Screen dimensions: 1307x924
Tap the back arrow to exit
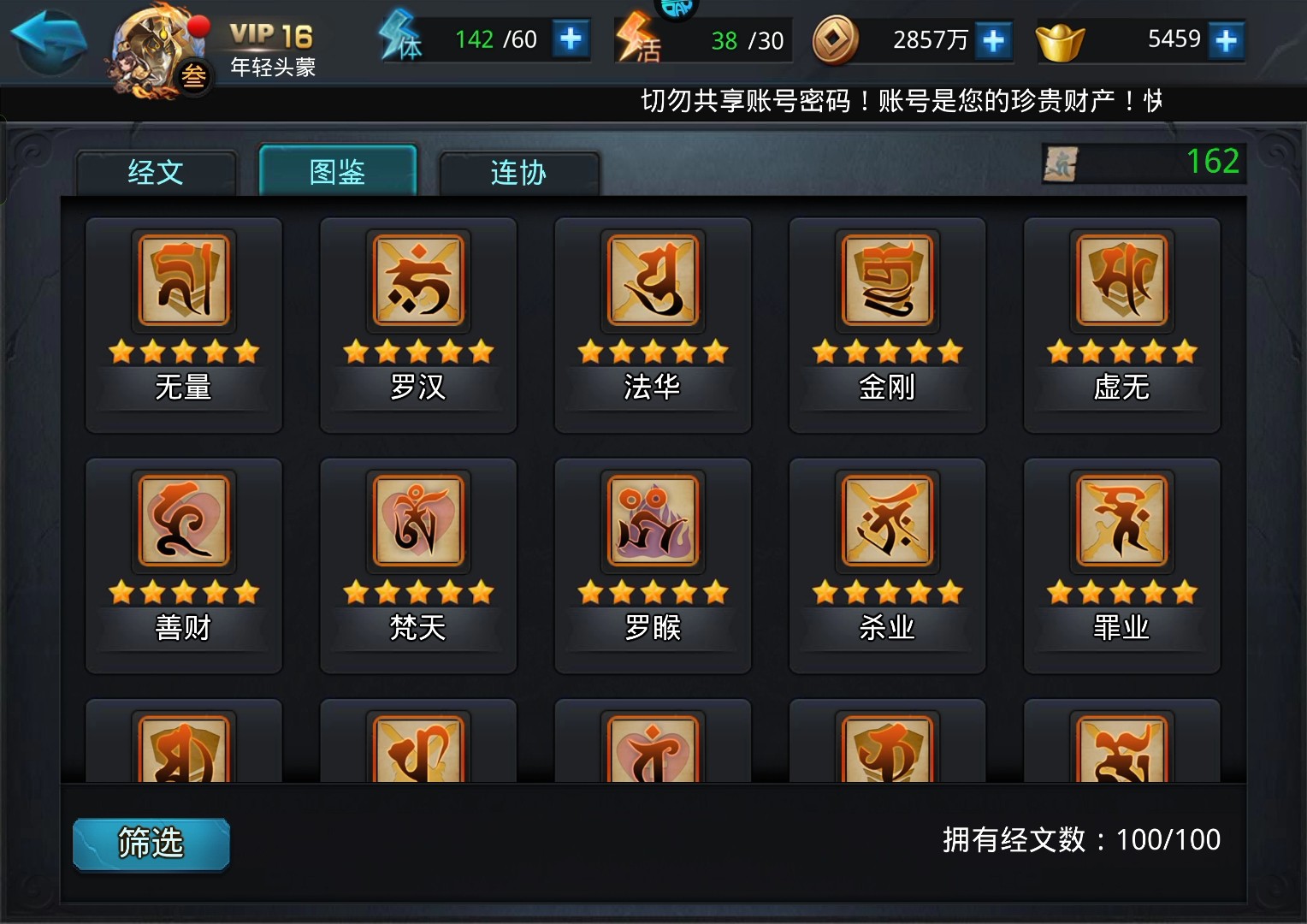(48, 38)
